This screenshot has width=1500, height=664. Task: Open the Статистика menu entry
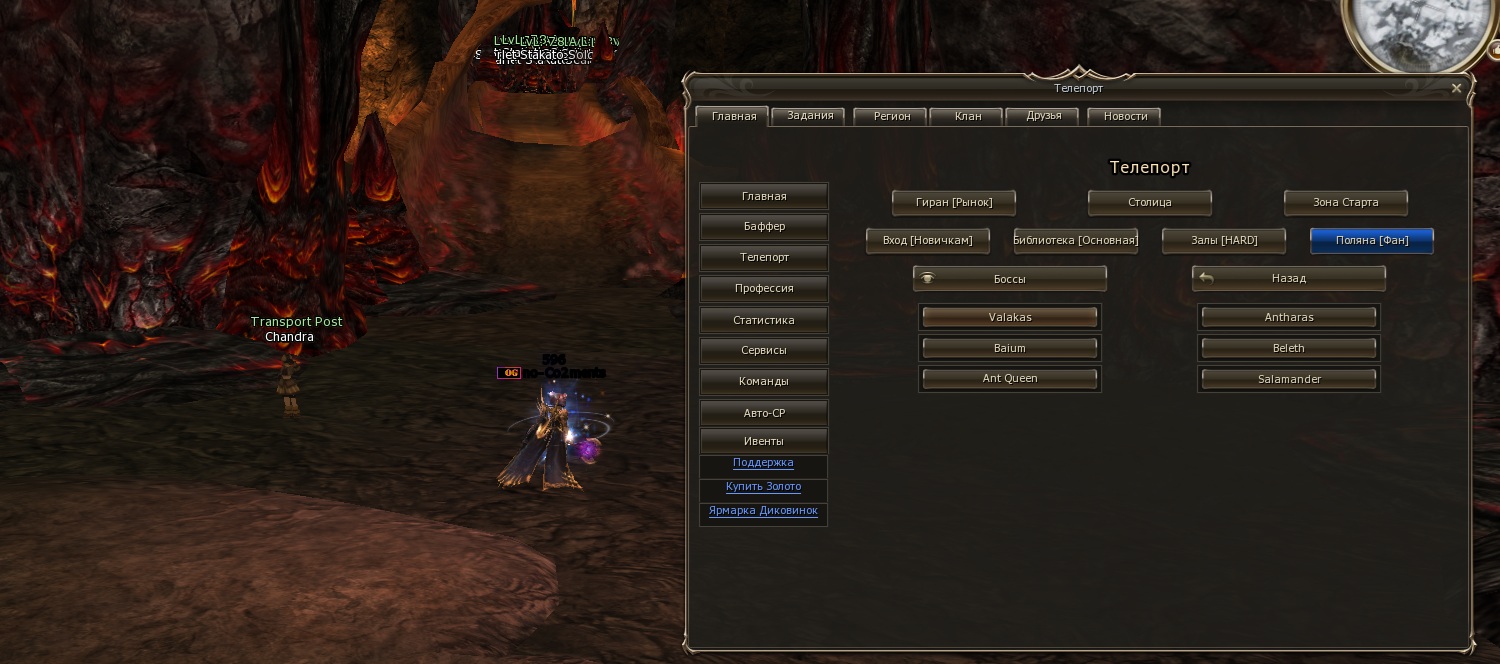click(x=764, y=320)
